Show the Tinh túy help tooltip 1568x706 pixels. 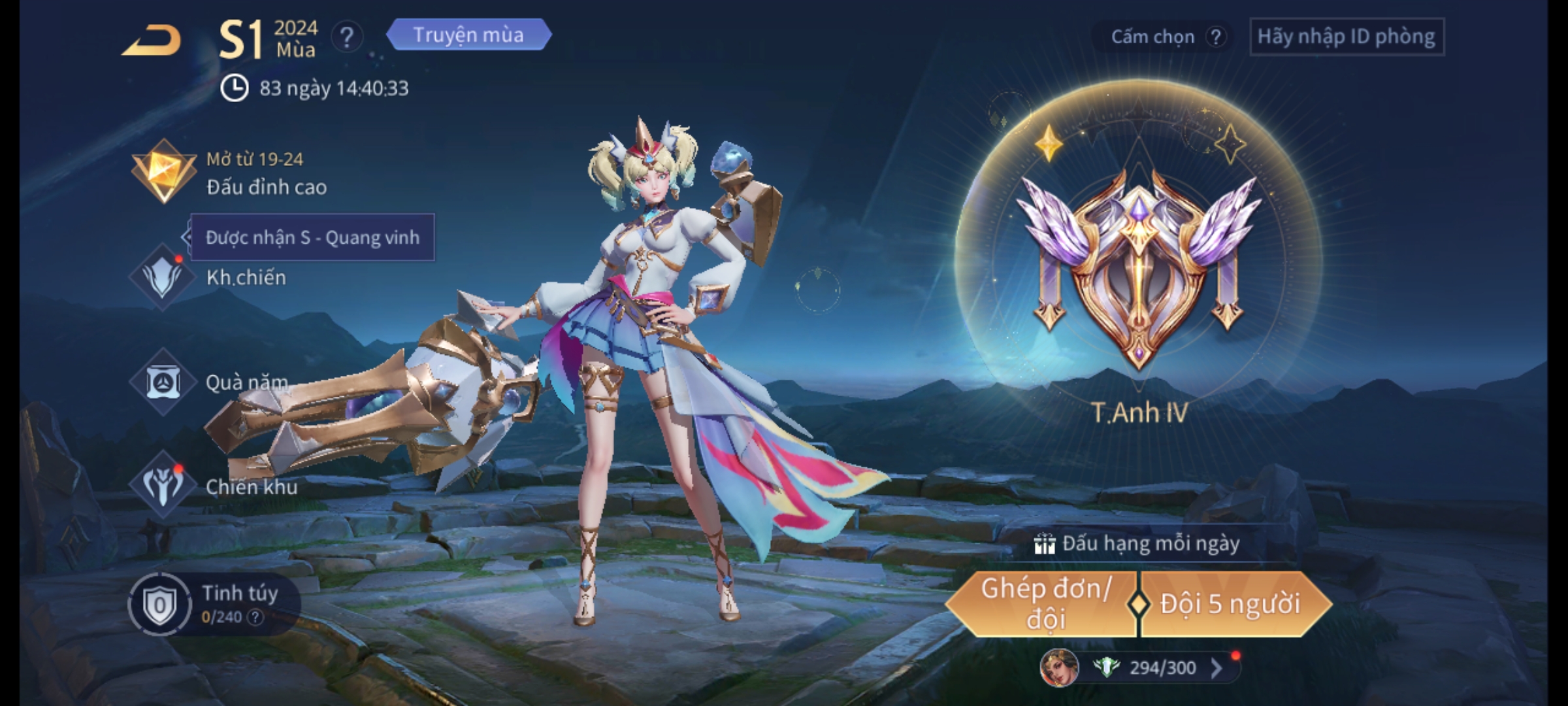tap(255, 617)
